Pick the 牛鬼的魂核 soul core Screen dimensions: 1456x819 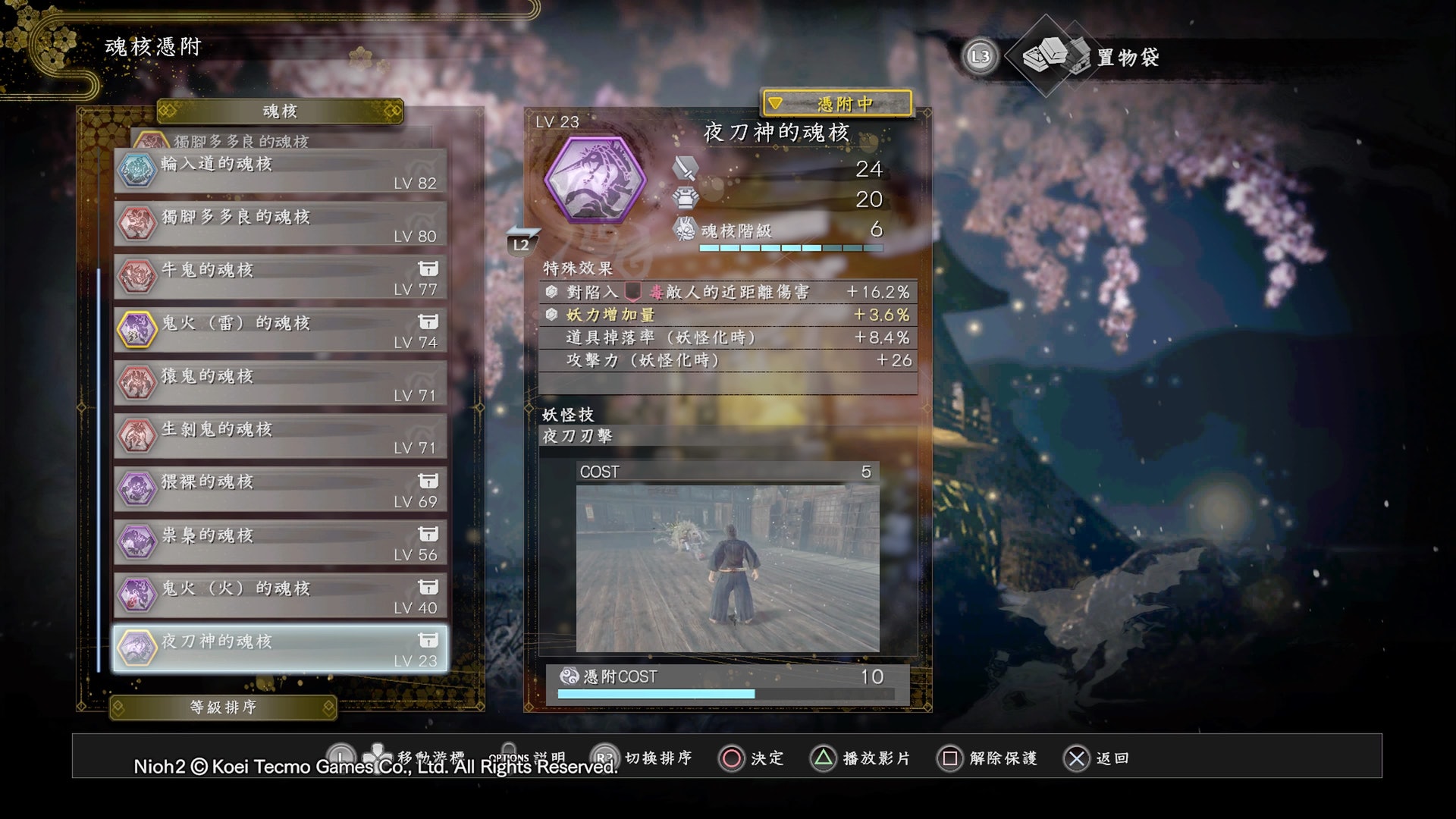point(280,278)
